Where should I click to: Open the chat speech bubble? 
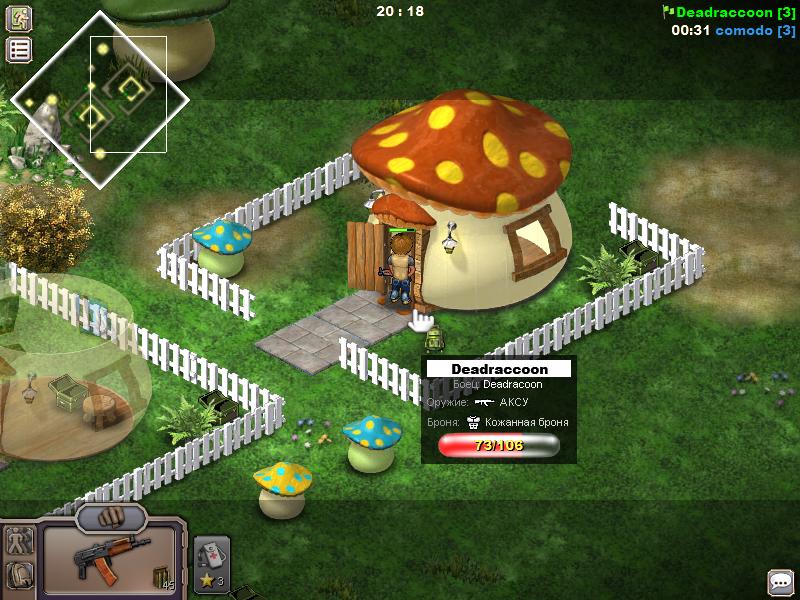[x=780, y=581]
